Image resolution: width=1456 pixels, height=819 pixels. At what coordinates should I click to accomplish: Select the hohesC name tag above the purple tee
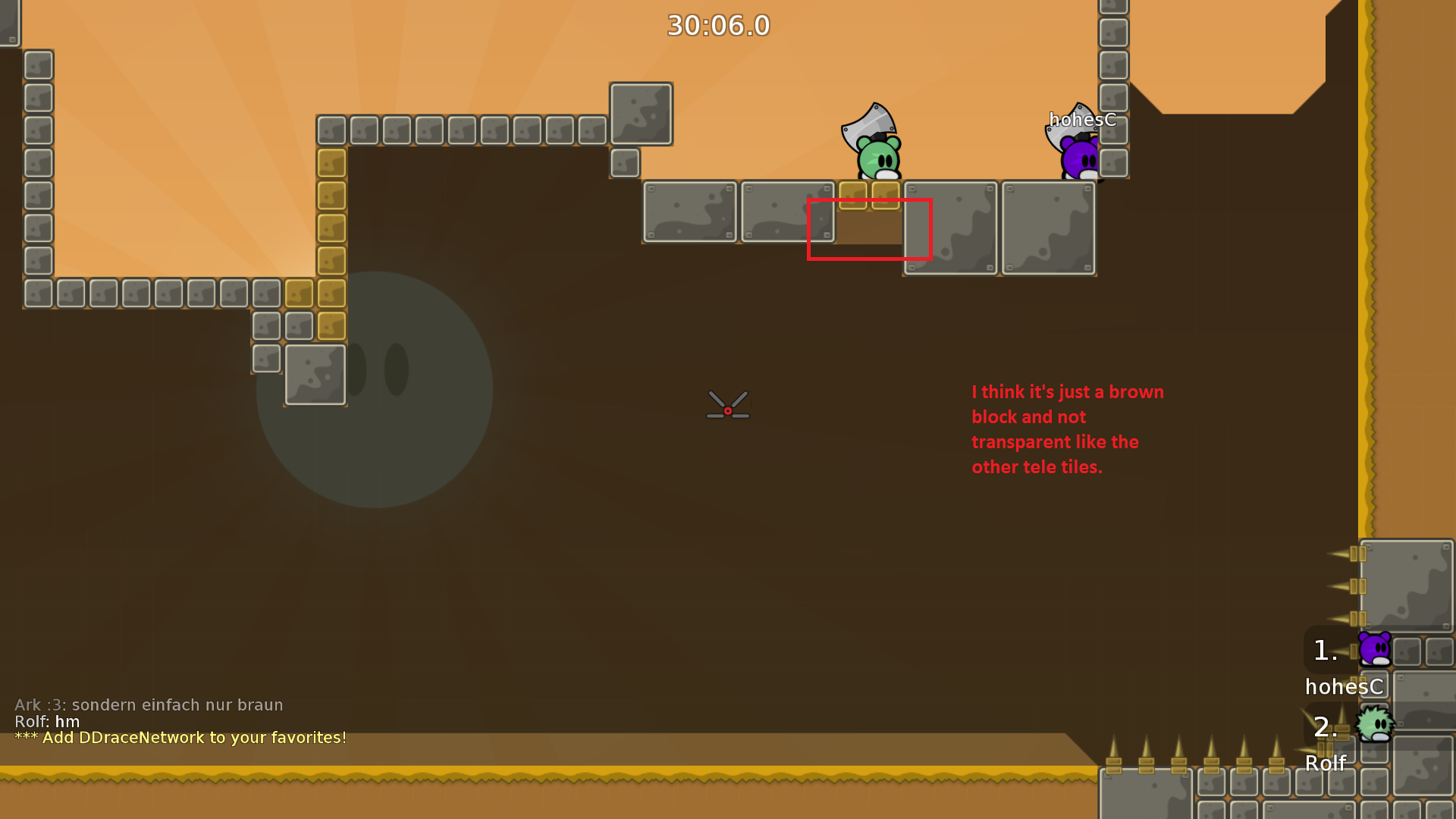[x=1081, y=120]
